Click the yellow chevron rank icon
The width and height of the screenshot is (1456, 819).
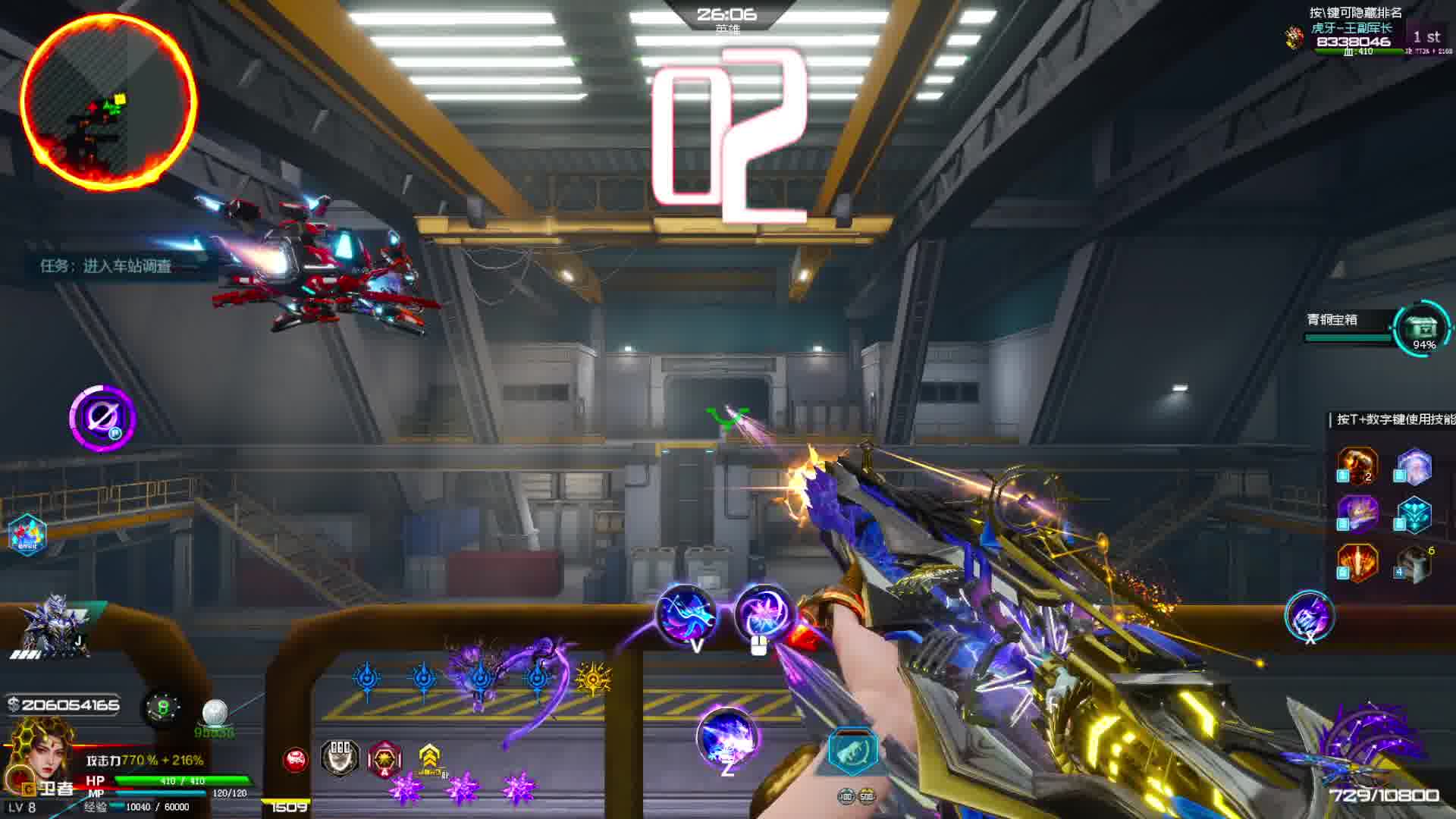[429, 756]
